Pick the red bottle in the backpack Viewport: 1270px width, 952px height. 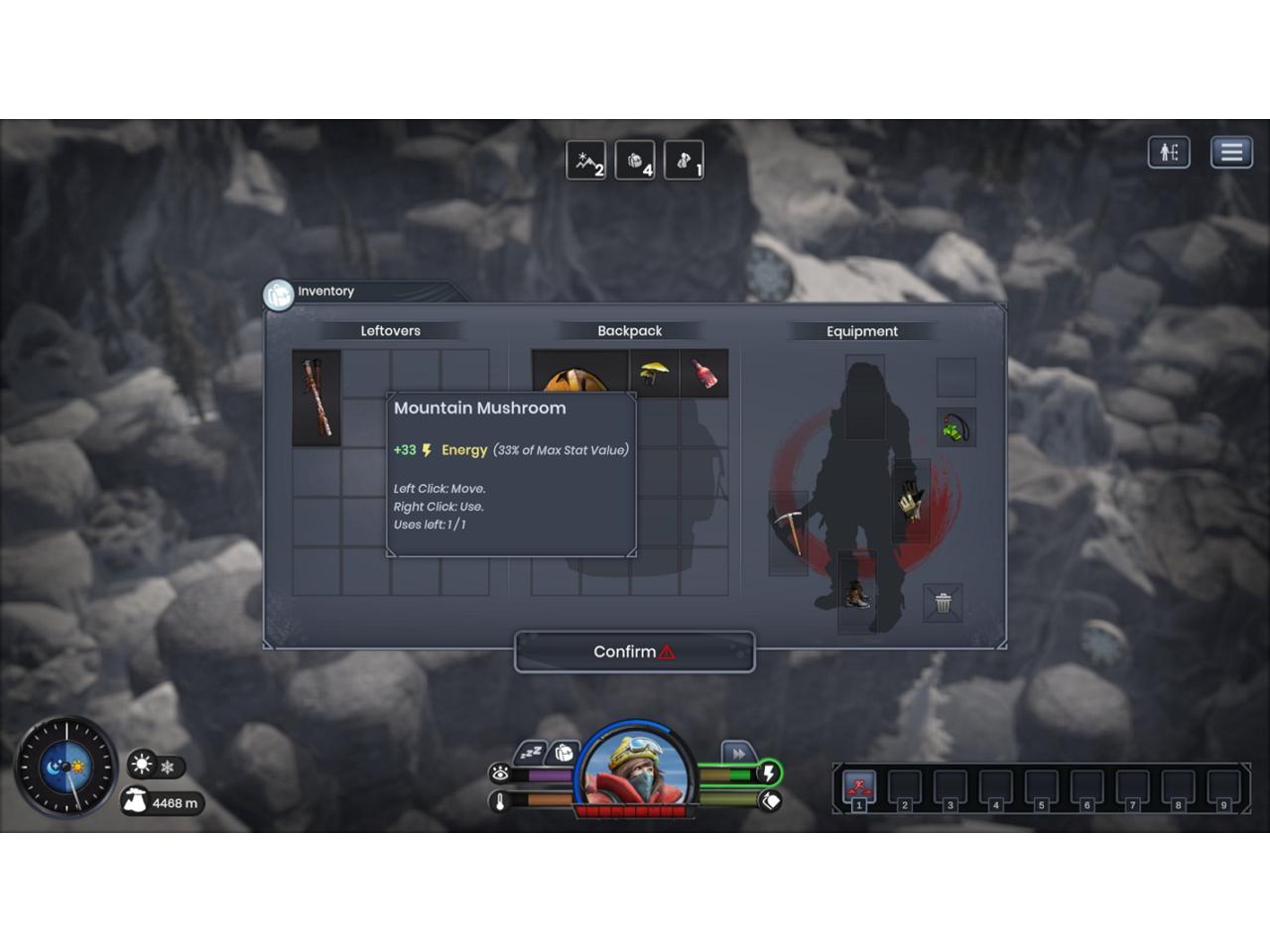(703, 374)
